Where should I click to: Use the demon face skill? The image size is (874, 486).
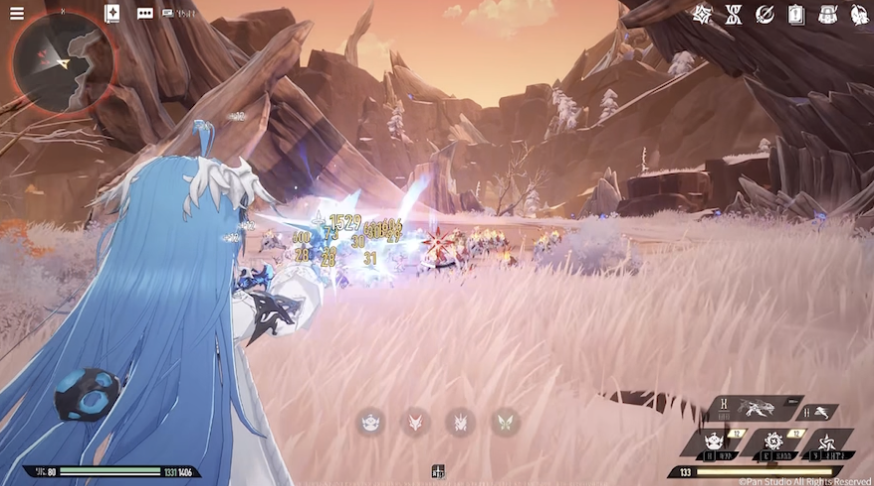click(714, 442)
